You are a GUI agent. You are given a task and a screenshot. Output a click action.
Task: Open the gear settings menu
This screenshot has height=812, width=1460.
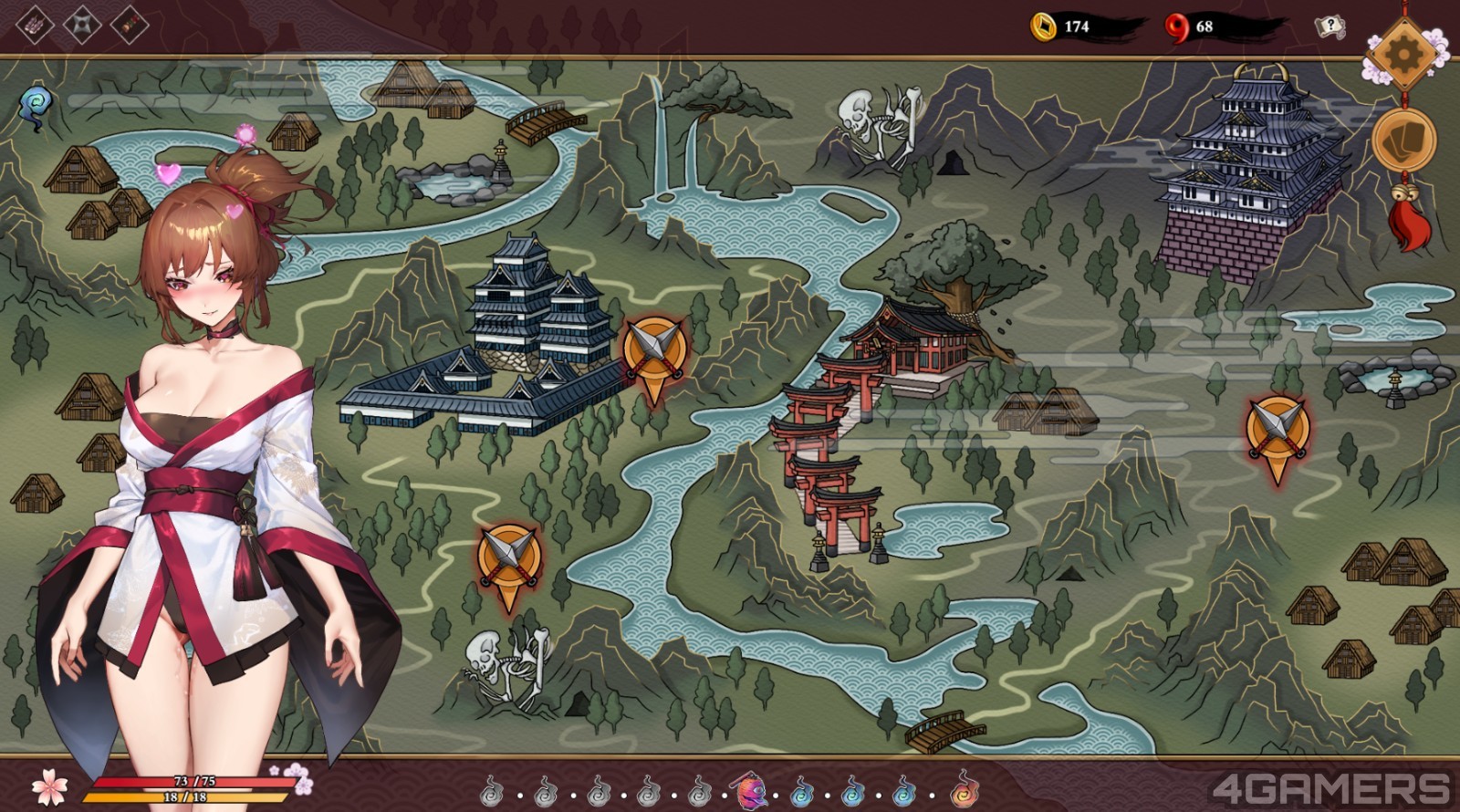pyautogui.click(x=1402, y=55)
